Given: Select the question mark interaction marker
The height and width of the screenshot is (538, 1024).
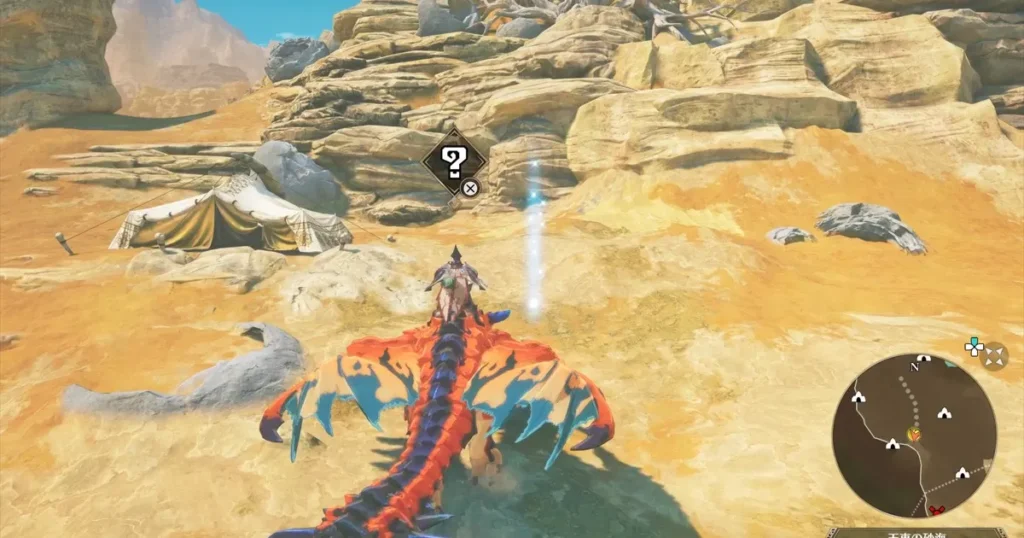Looking at the screenshot, I should point(454,161).
